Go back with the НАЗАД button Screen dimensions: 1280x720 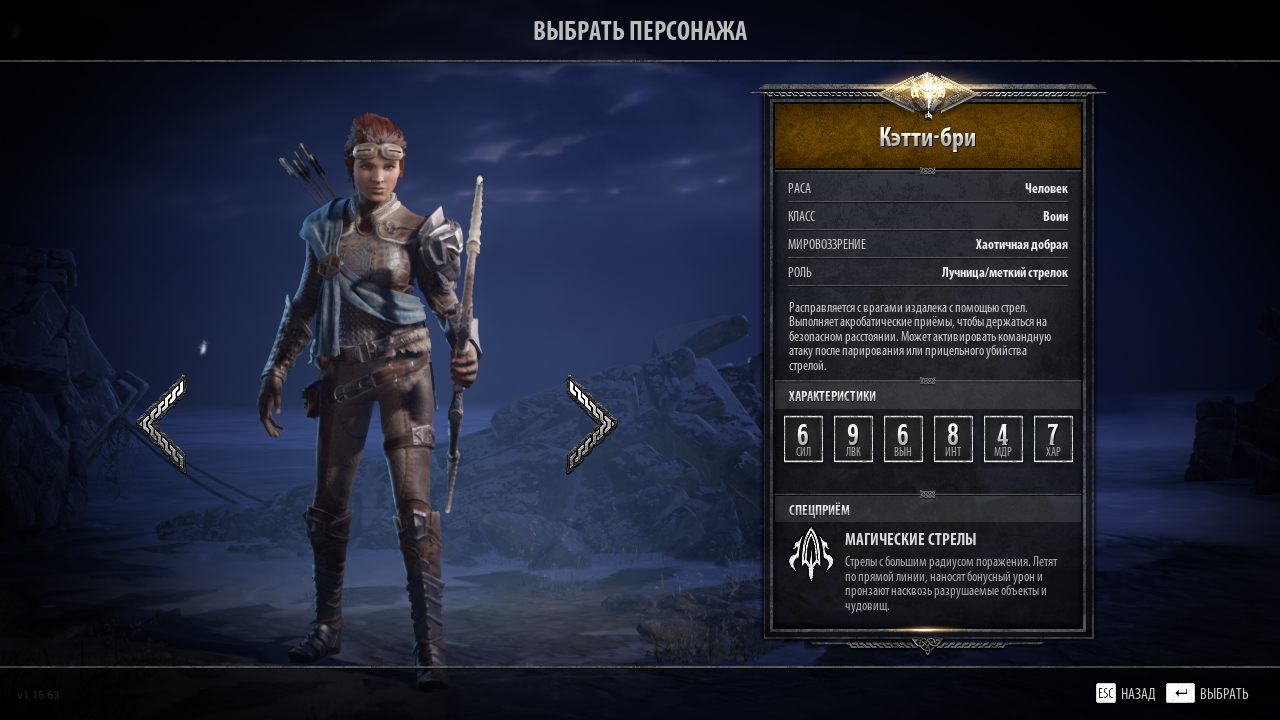coord(1126,694)
